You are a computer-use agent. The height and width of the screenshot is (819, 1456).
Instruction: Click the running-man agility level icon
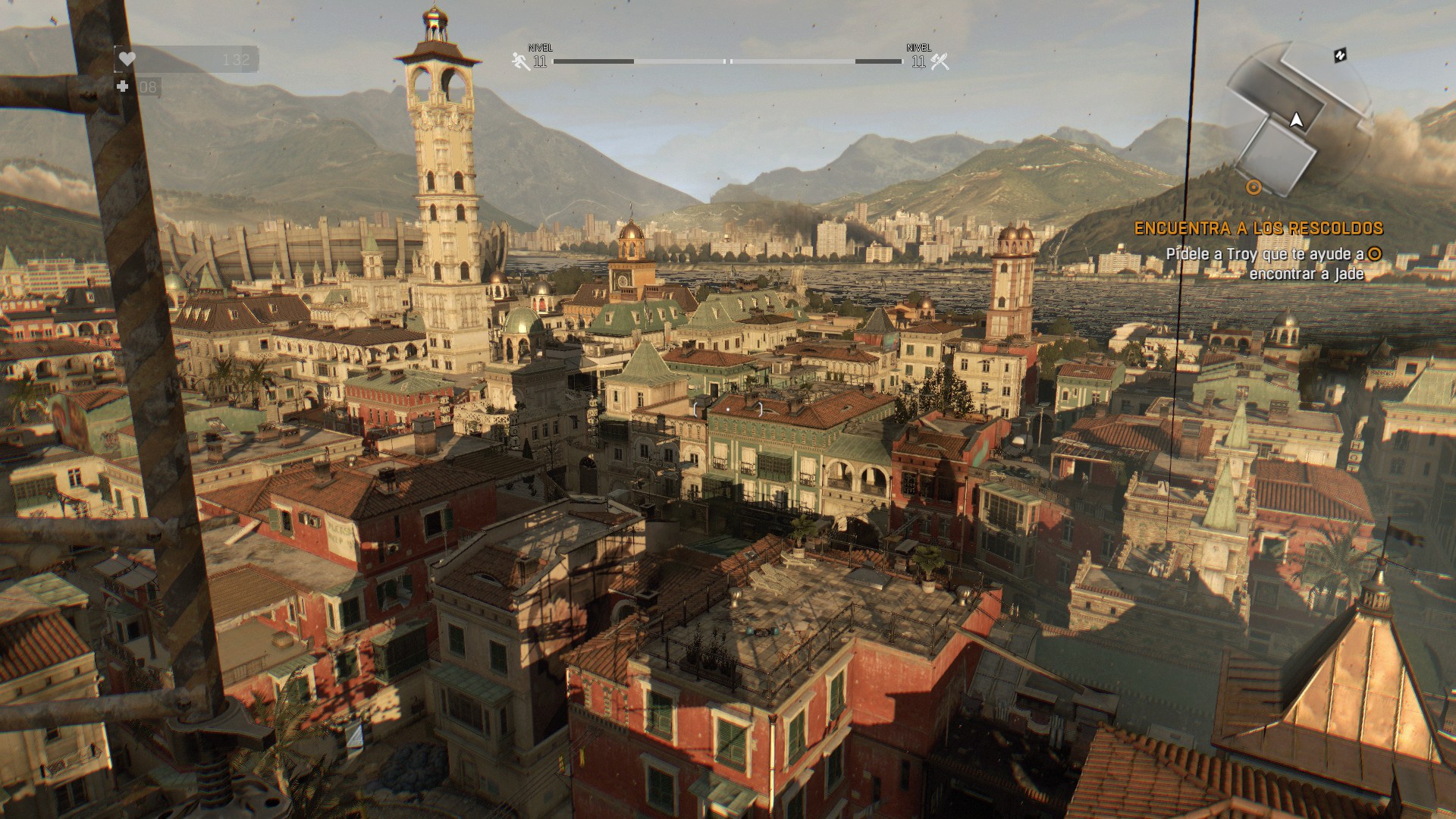pyautogui.click(x=520, y=61)
